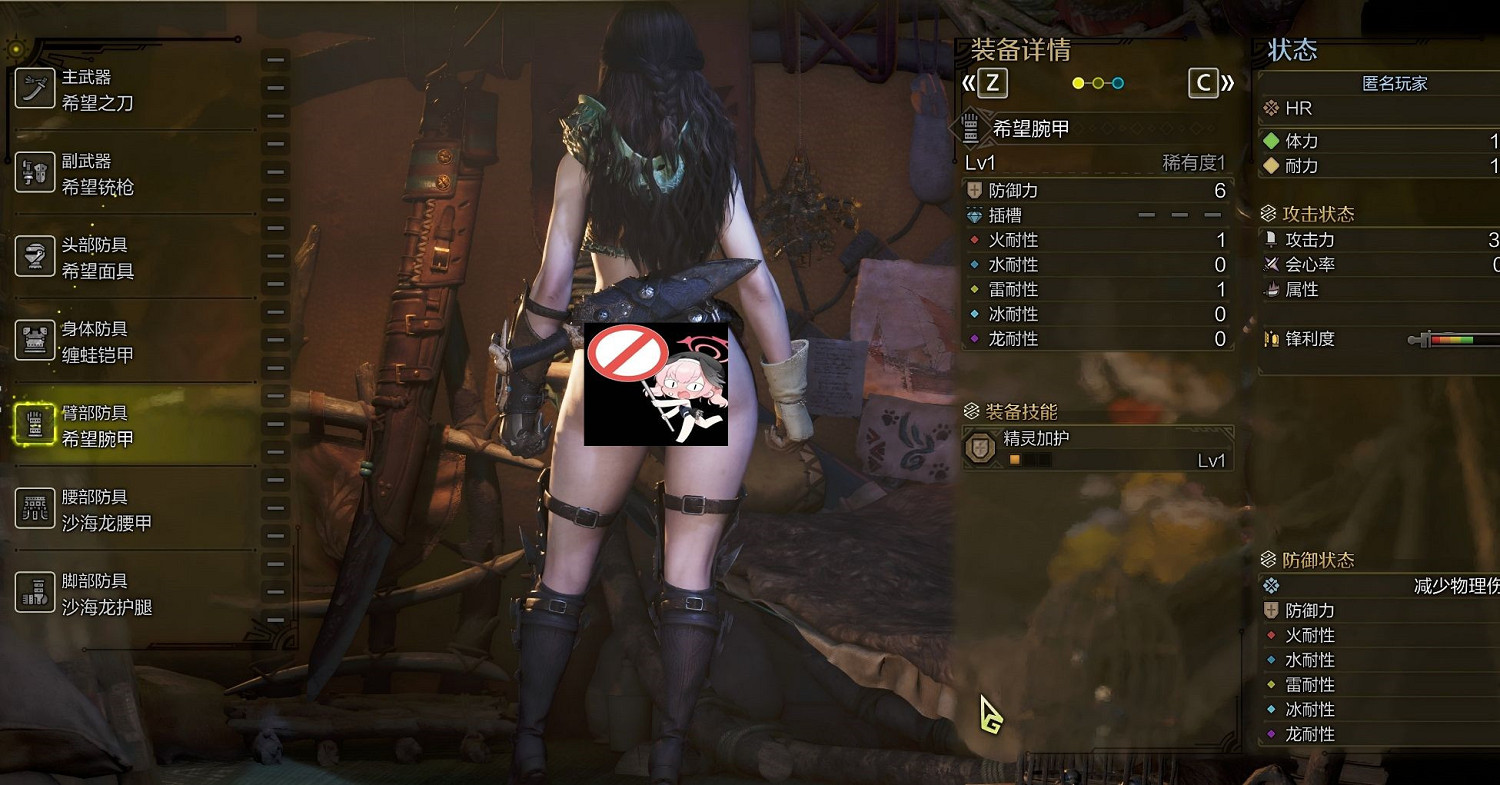Select the 头部防具 helmet icon
This screenshot has width=1500, height=785.
tap(36, 257)
